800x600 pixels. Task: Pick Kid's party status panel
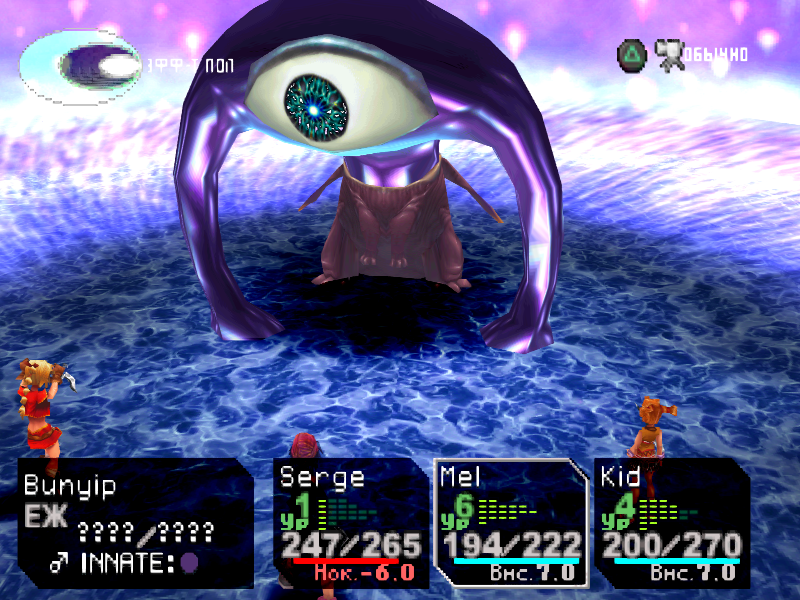[671, 522]
